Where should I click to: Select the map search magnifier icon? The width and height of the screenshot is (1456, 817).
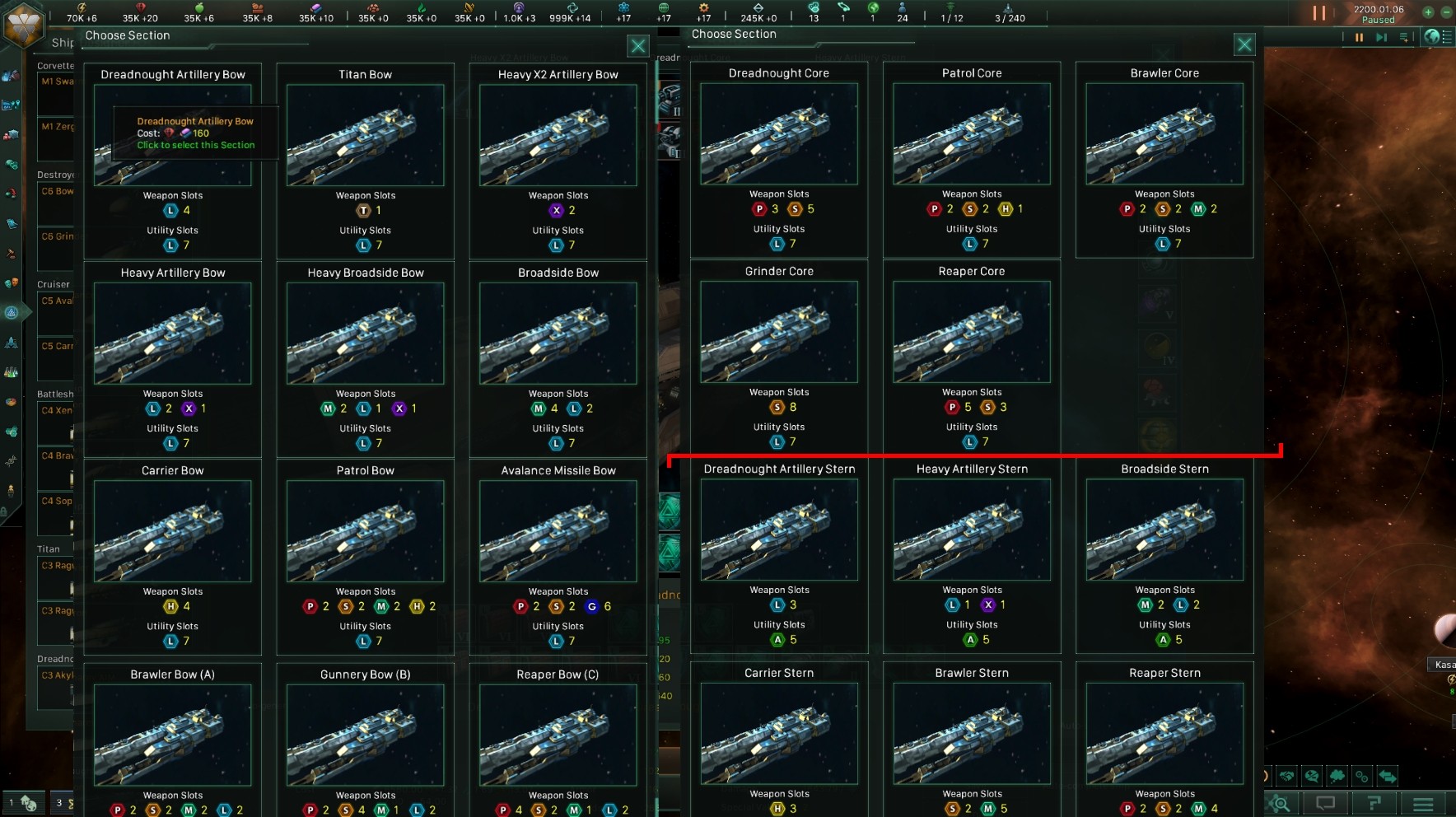pyautogui.click(x=1278, y=803)
